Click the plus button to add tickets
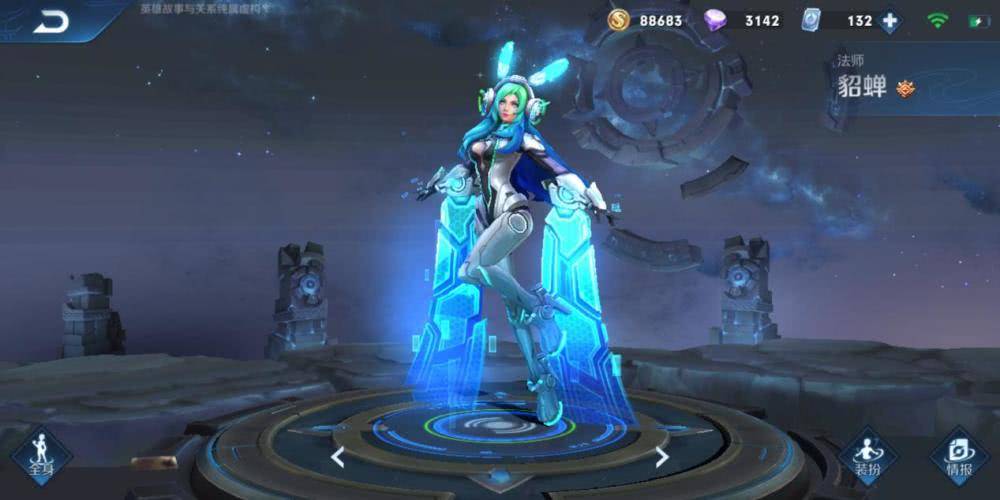Image resolution: width=1000 pixels, height=500 pixels. (x=888, y=20)
